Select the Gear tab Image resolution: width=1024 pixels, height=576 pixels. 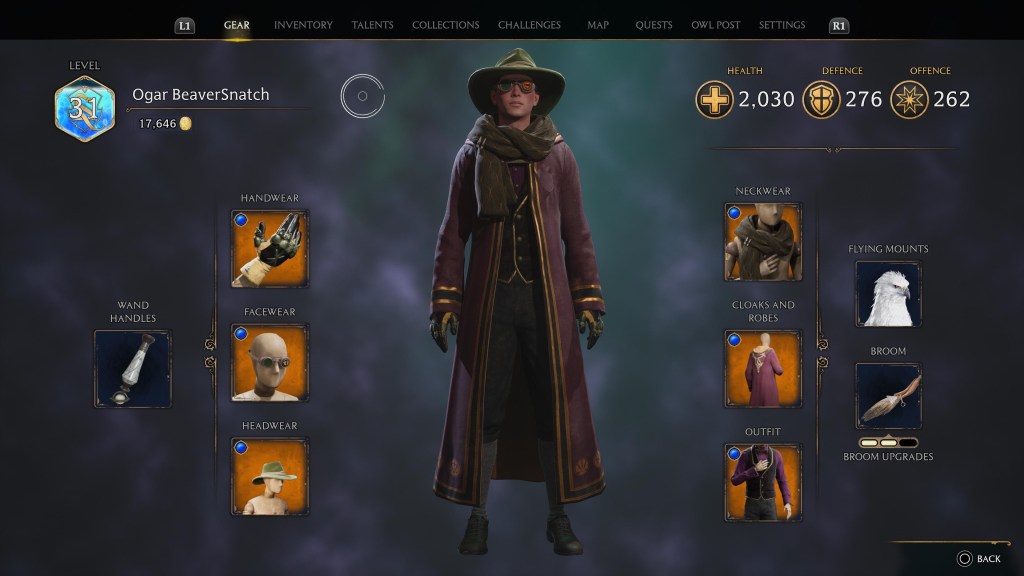237,25
